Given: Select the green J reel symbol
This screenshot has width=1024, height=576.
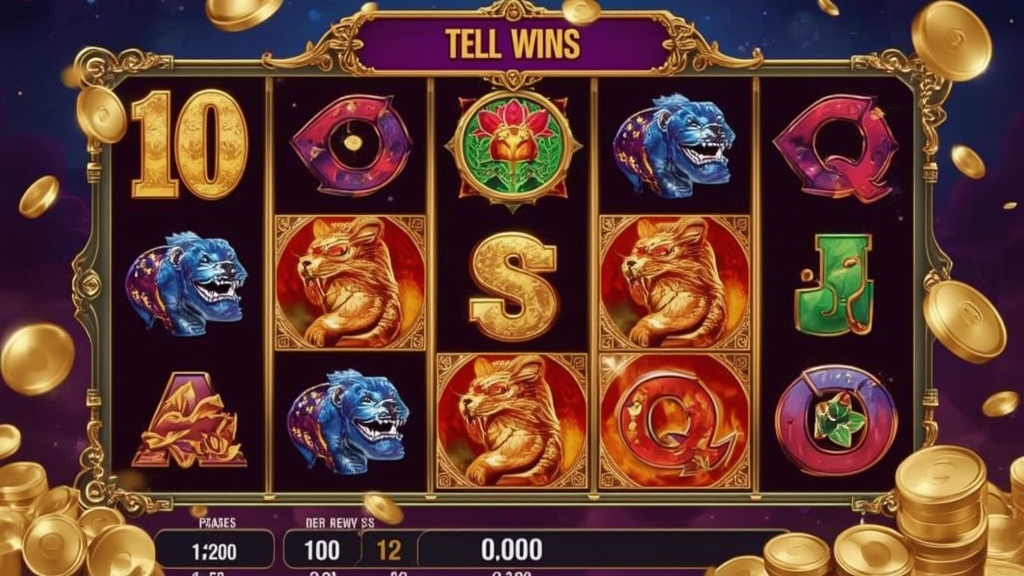Looking at the screenshot, I should [x=834, y=284].
